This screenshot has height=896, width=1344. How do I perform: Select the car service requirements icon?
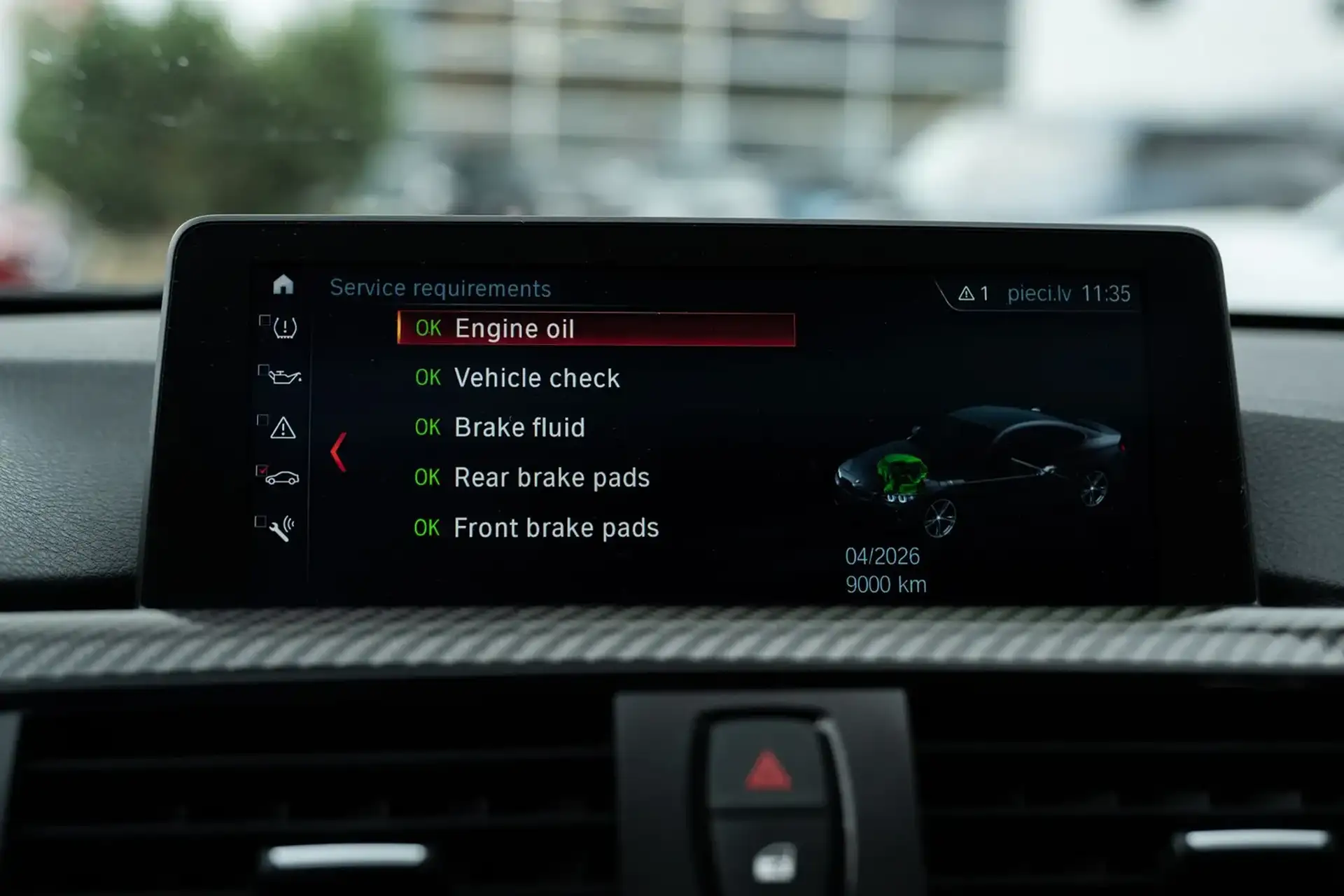pyautogui.click(x=282, y=478)
